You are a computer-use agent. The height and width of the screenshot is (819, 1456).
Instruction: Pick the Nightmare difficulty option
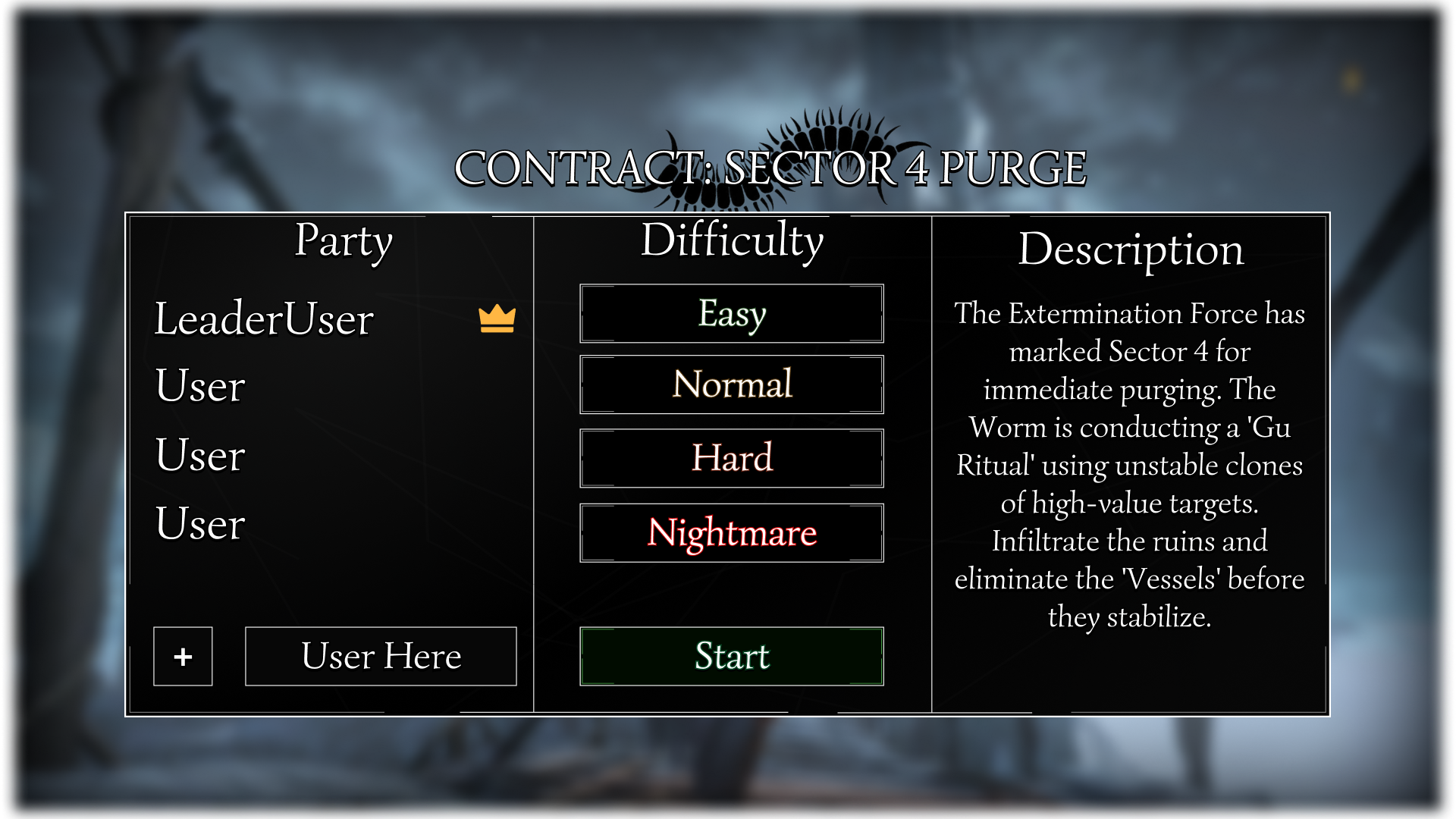pyautogui.click(x=732, y=532)
